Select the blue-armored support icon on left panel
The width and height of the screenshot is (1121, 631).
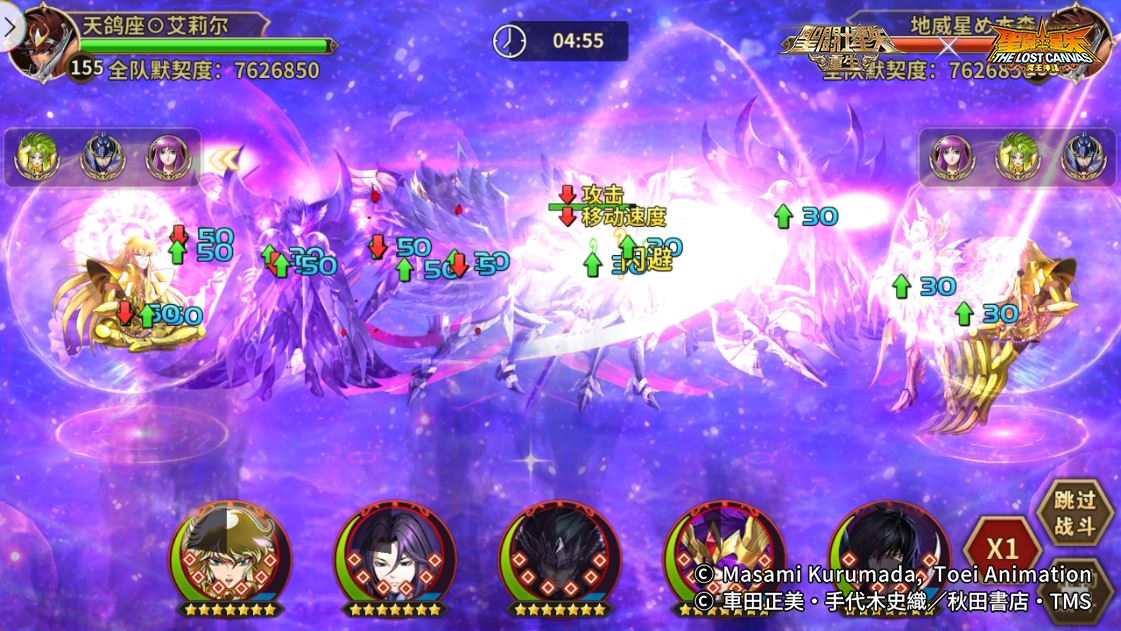click(101, 157)
